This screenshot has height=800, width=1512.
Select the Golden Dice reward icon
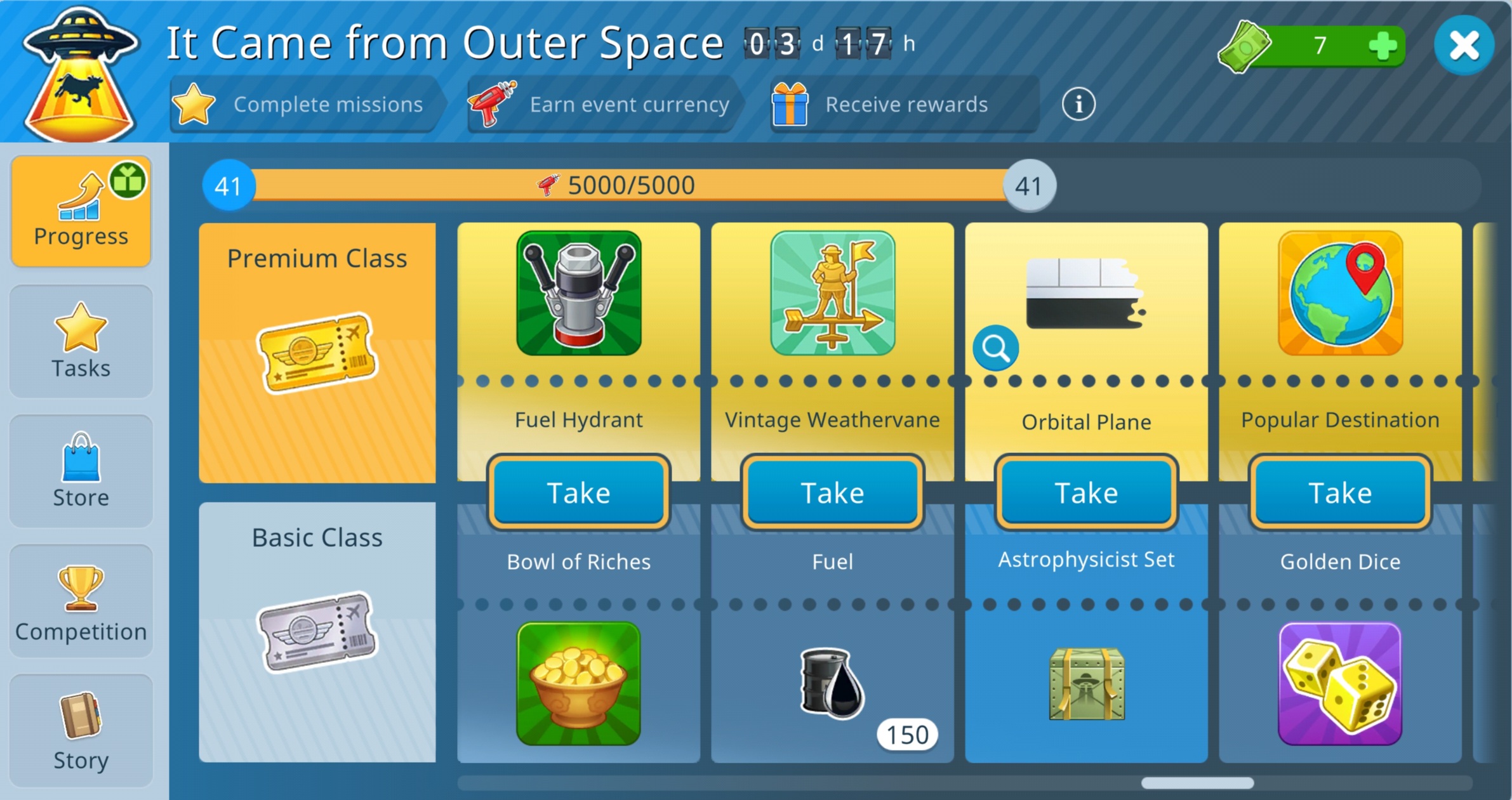pos(1340,683)
